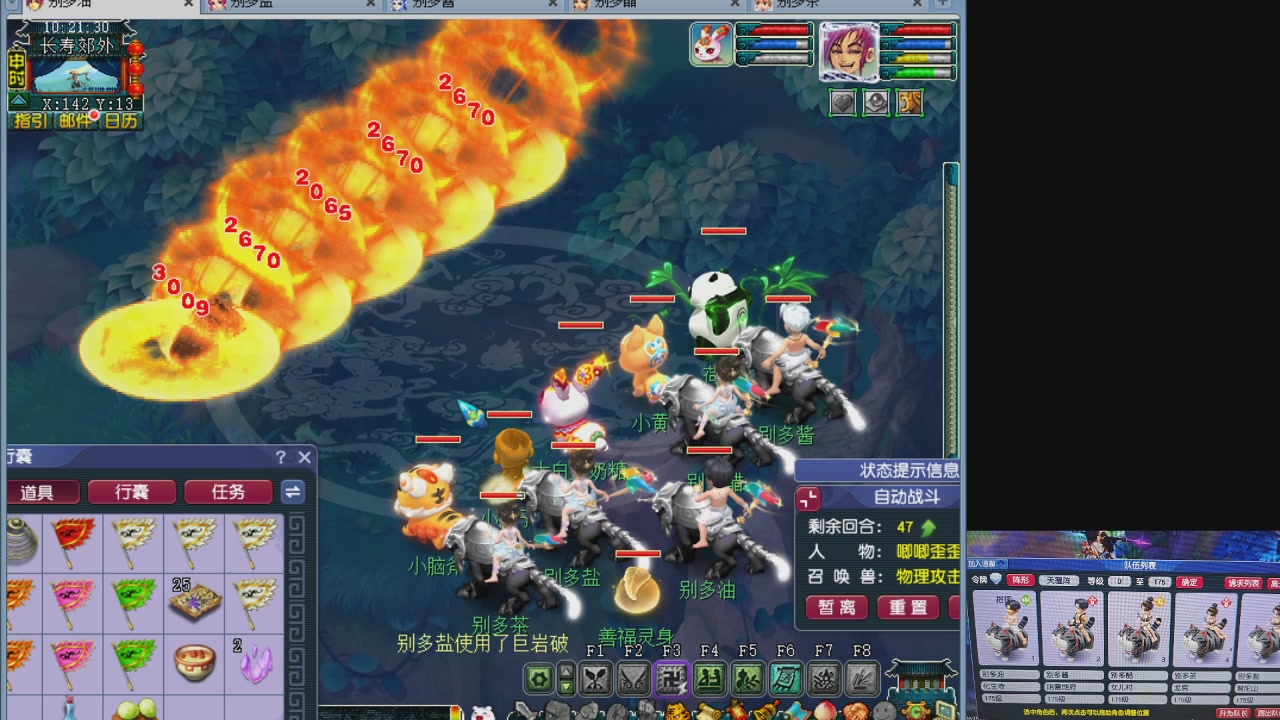Image resolution: width=1280 pixels, height=720 pixels.
Task: Open the 任务 tab in the bag panel
Action: pyautogui.click(x=228, y=492)
